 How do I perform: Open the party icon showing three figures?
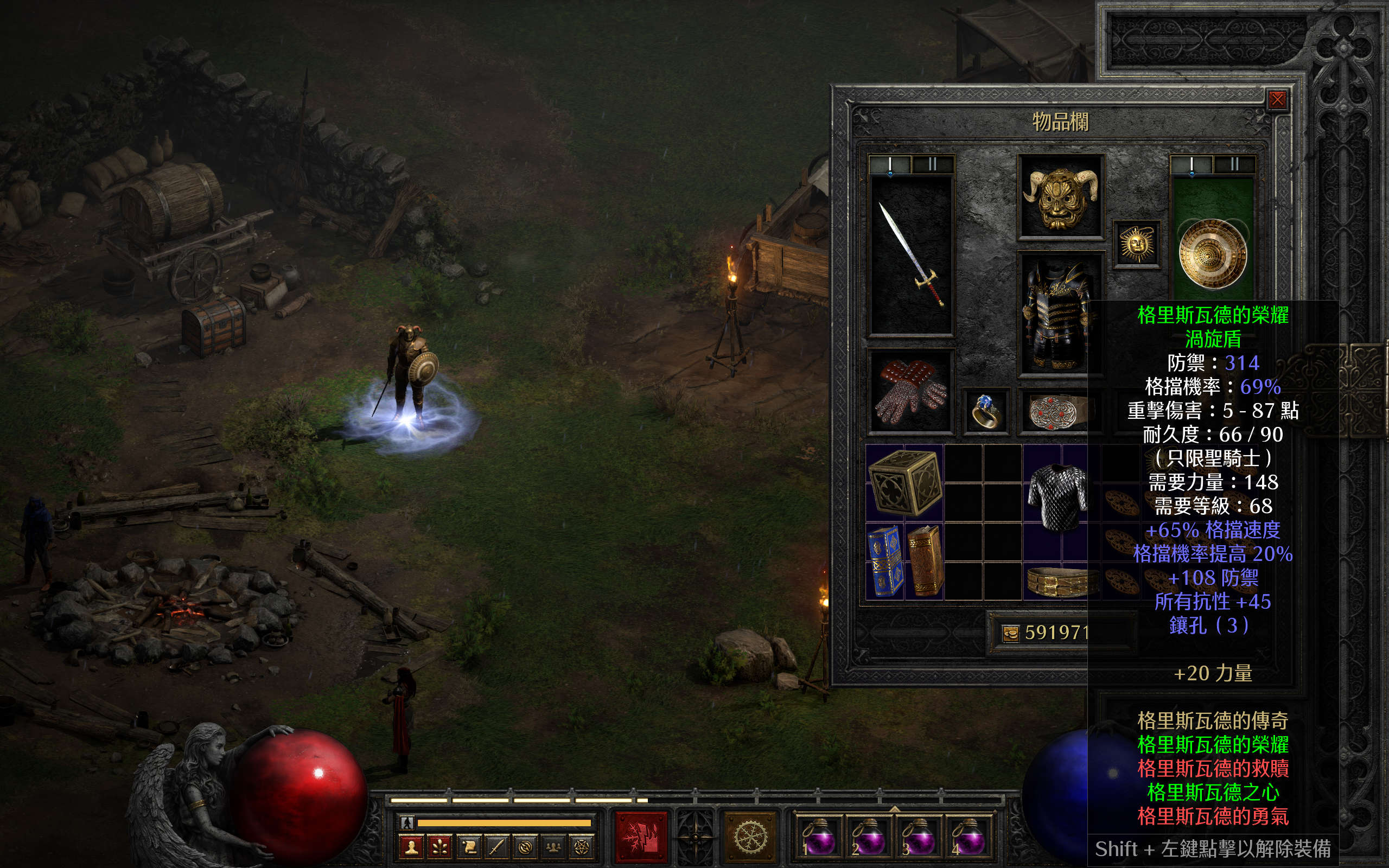[x=553, y=847]
